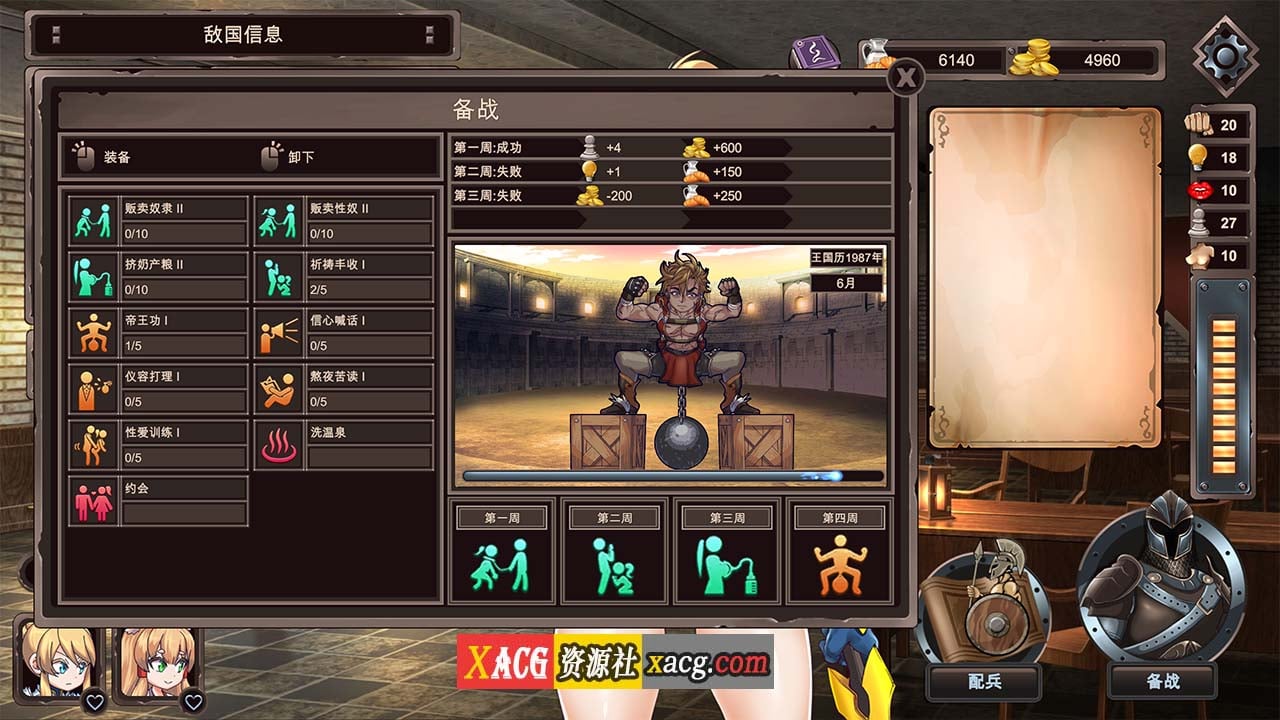Select the 贩卖奴隶 II training icon
The height and width of the screenshot is (720, 1280).
[x=95, y=219]
